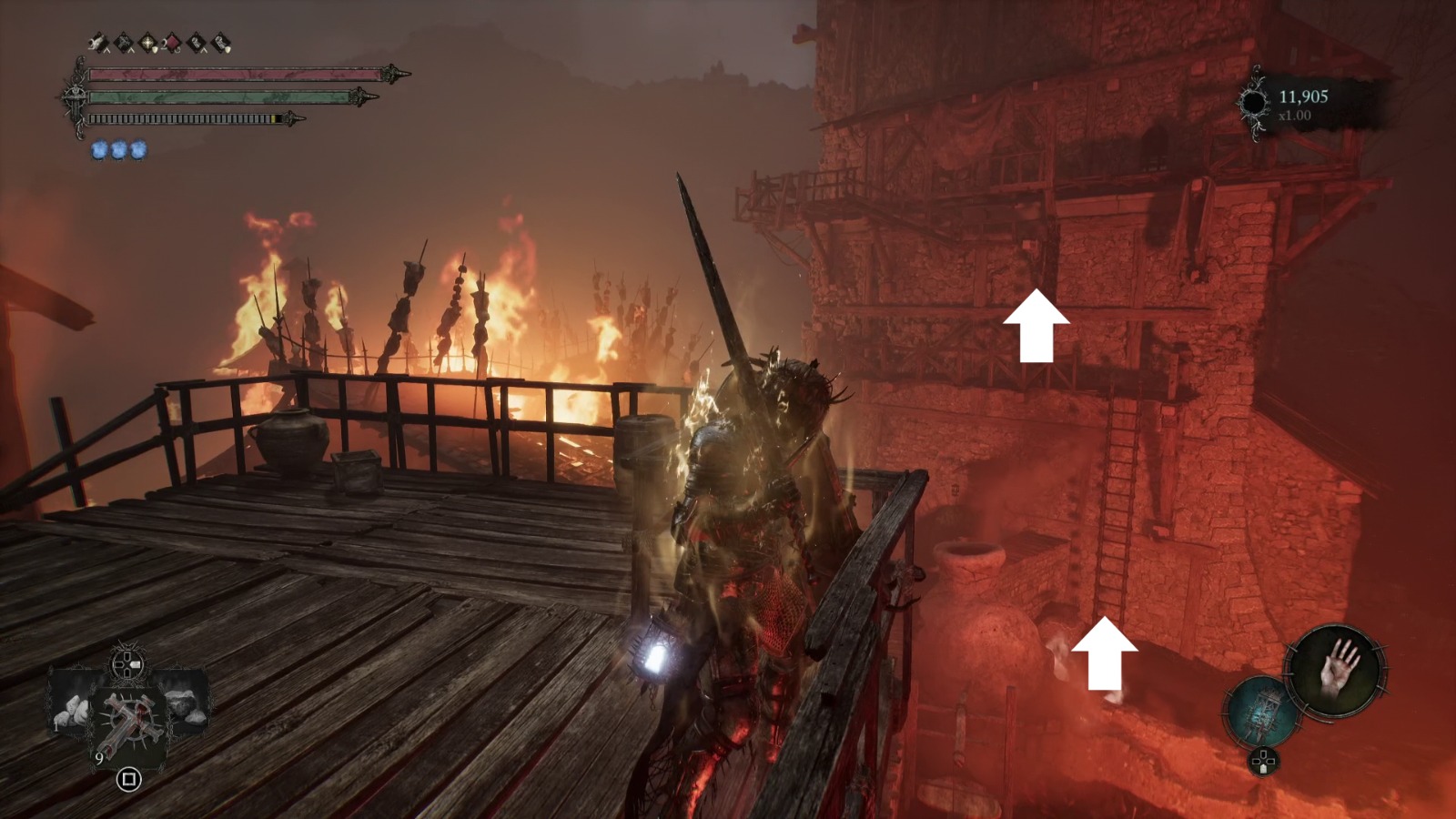Open the ammo pouch diamond slot

click(x=220, y=42)
